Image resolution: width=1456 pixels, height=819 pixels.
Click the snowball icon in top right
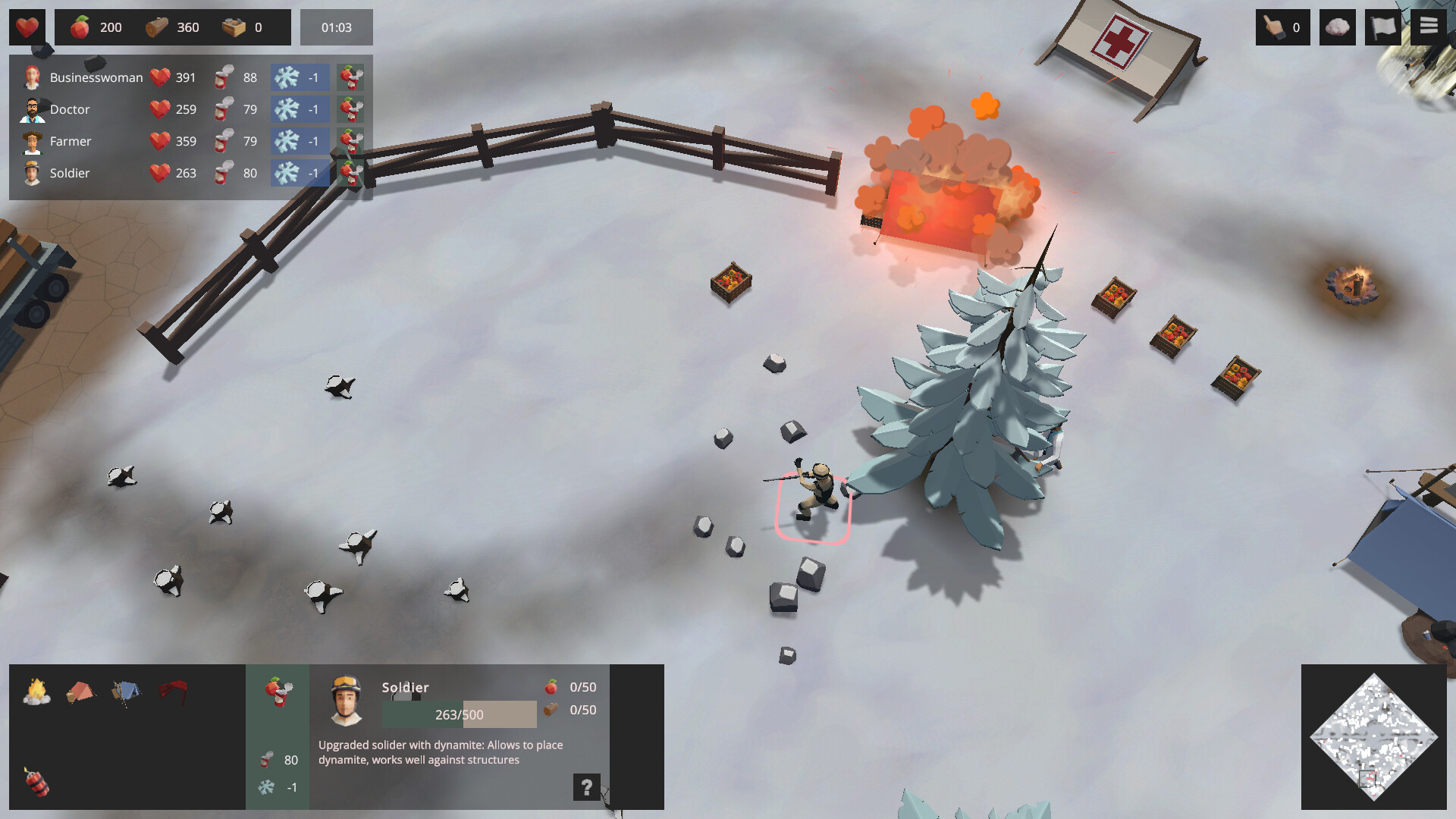tap(1337, 27)
